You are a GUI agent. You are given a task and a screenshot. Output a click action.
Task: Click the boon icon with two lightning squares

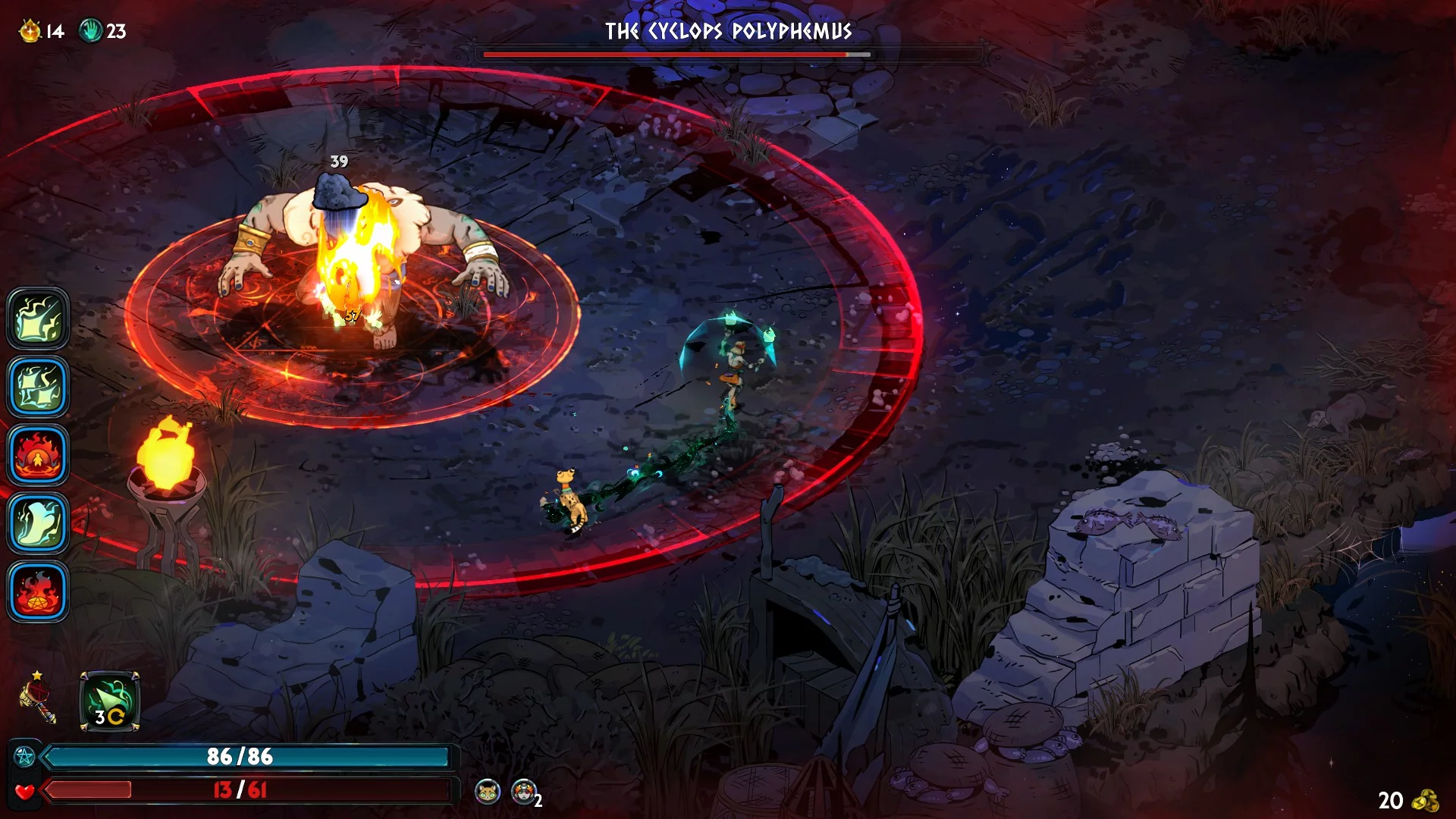(38, 387)
